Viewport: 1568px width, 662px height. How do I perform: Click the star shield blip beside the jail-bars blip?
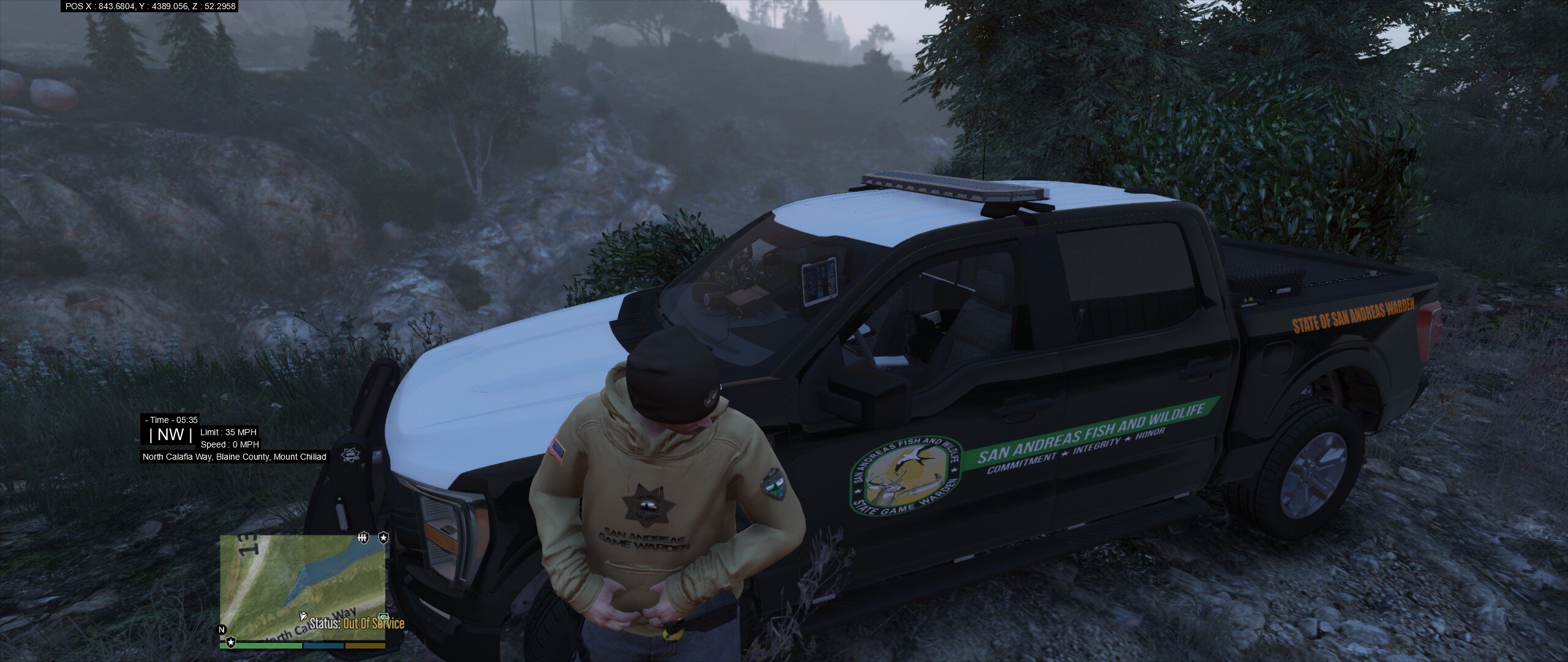(x=383, y=538)
